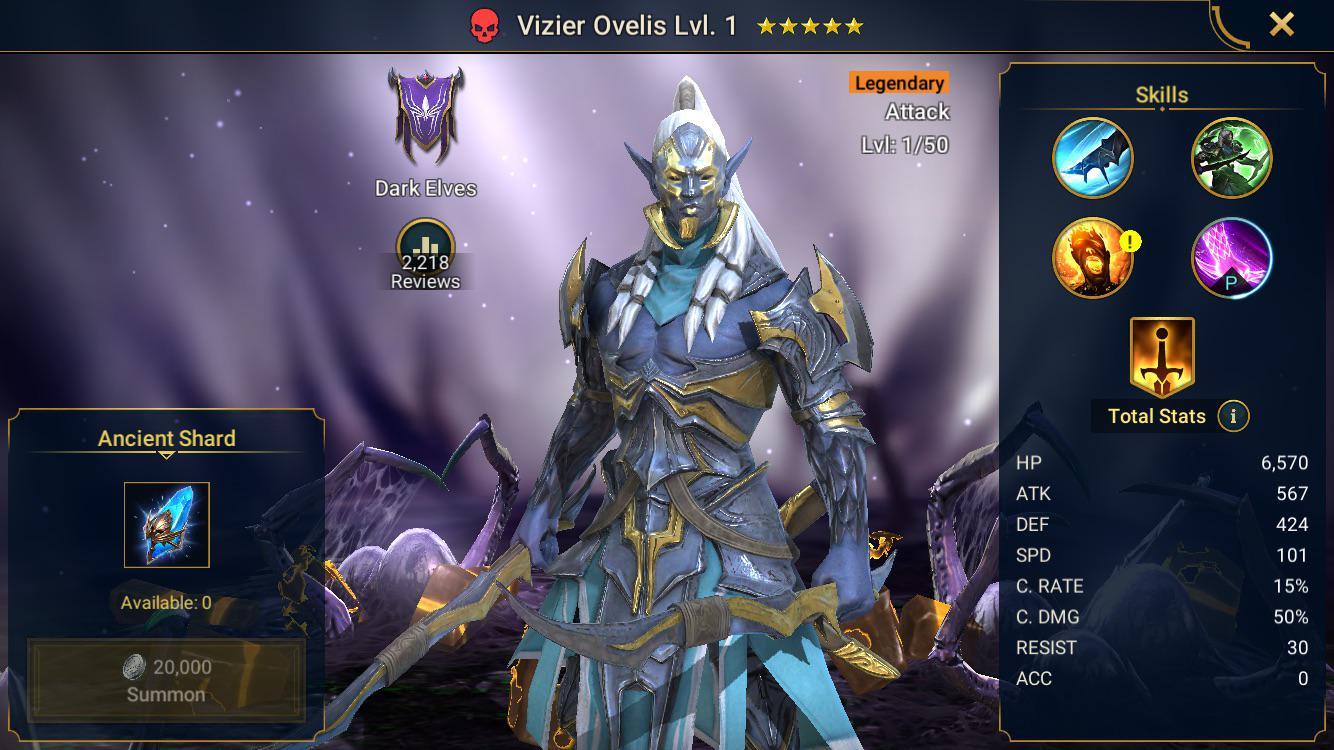Viewport: 1334px width, 750px height.
Task: Open the first skill icon (blue blade)
Action: coord(1092,158)
